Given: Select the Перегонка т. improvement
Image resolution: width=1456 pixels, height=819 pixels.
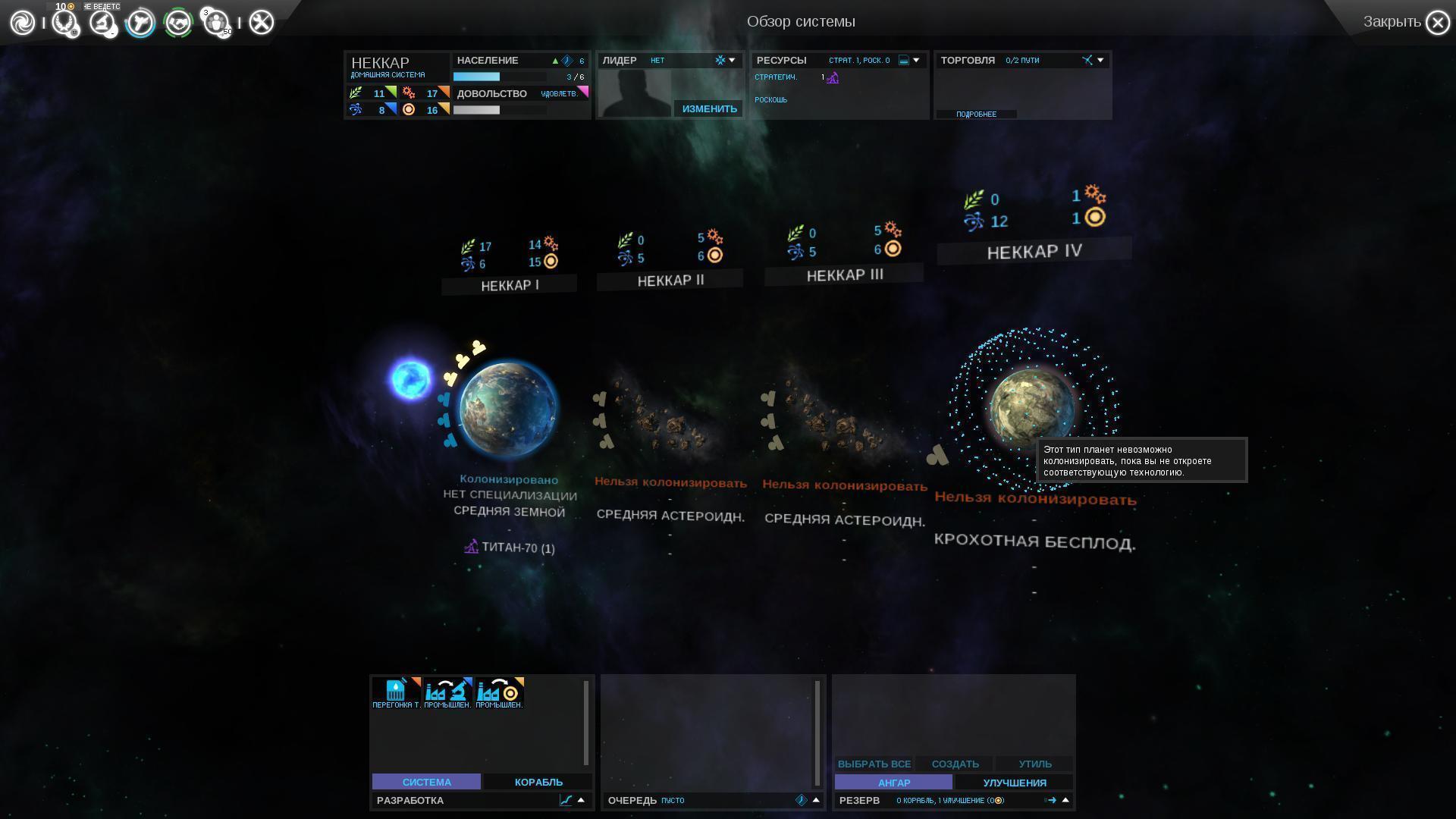Looking at the screenshot, I should pyautogui.click(x=396, y=692).
